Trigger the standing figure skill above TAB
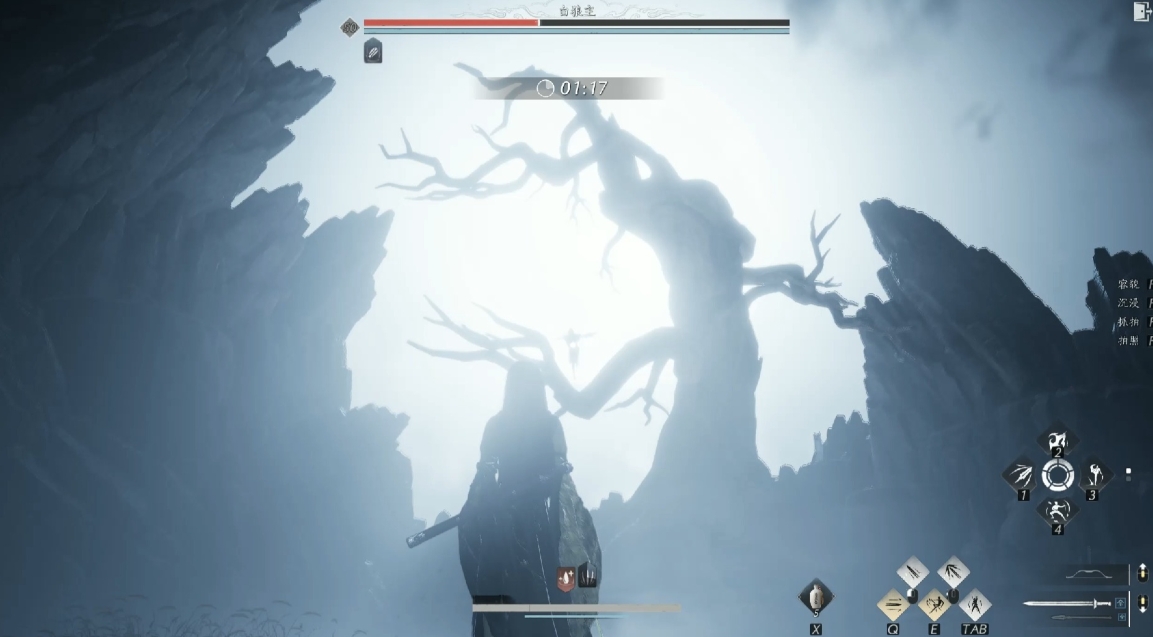 tap(974, 604)
